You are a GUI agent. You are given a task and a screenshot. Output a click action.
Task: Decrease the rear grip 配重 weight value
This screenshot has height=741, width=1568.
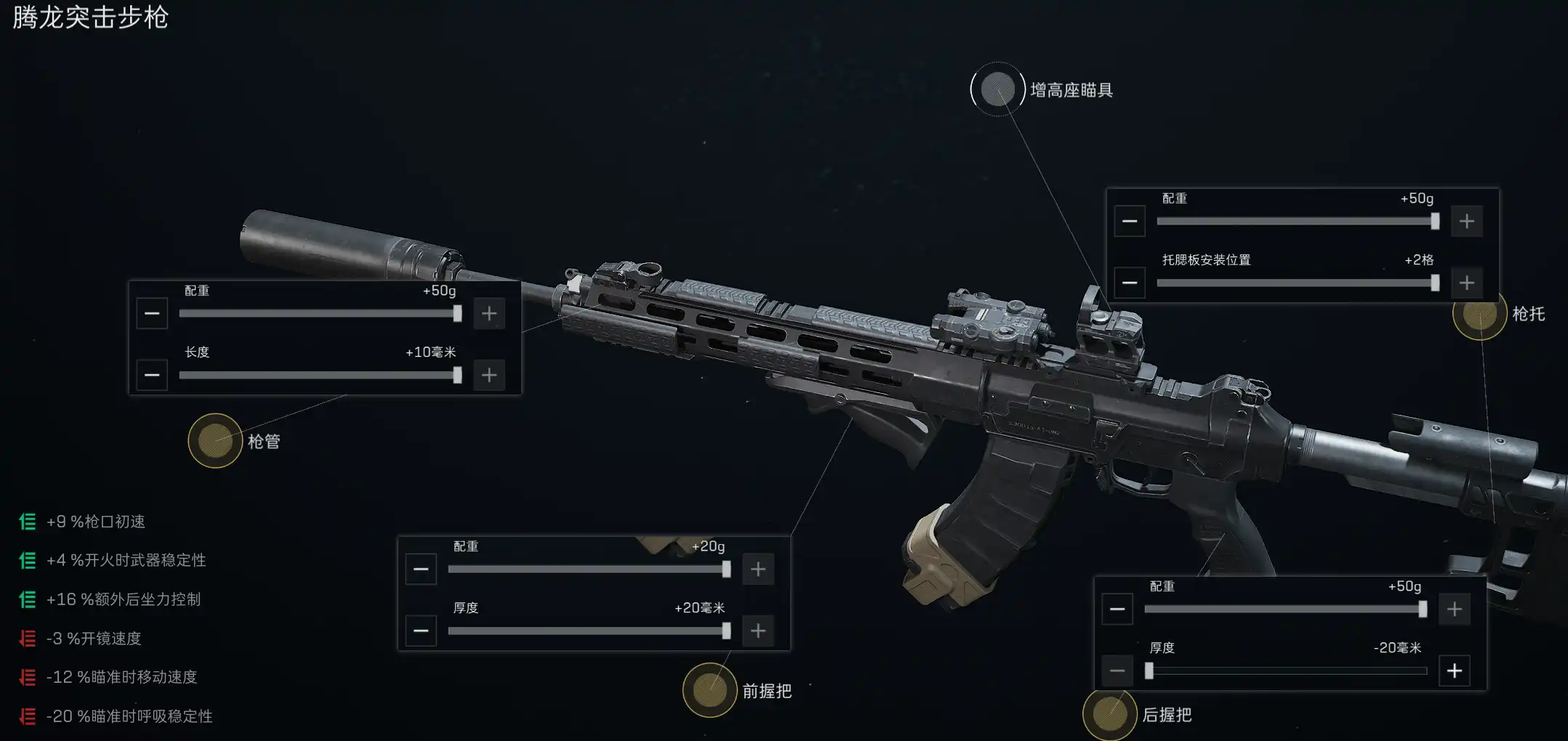1117,610
